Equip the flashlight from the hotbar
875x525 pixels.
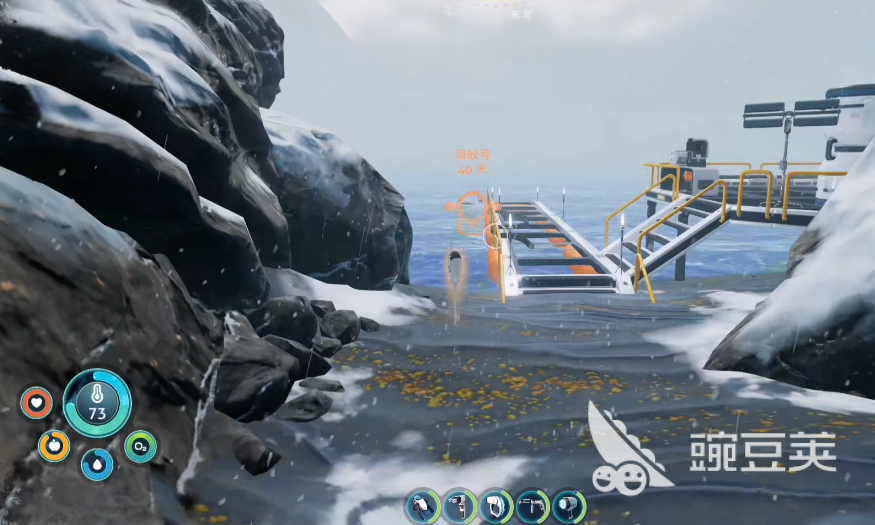click(568, 506)
